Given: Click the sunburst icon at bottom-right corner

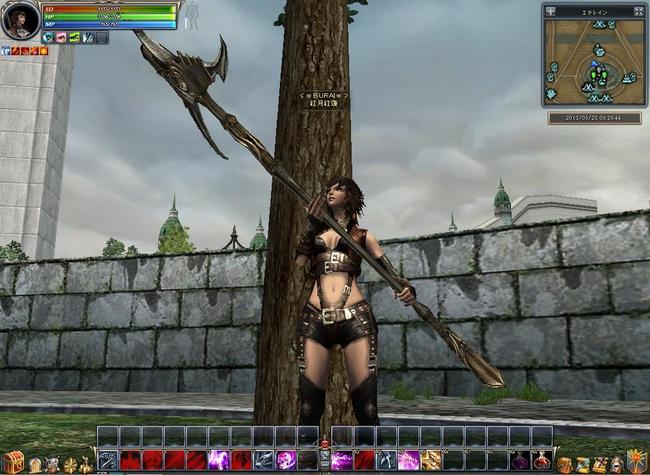Looking at the screenshot, I should click(x=636, y=463).
